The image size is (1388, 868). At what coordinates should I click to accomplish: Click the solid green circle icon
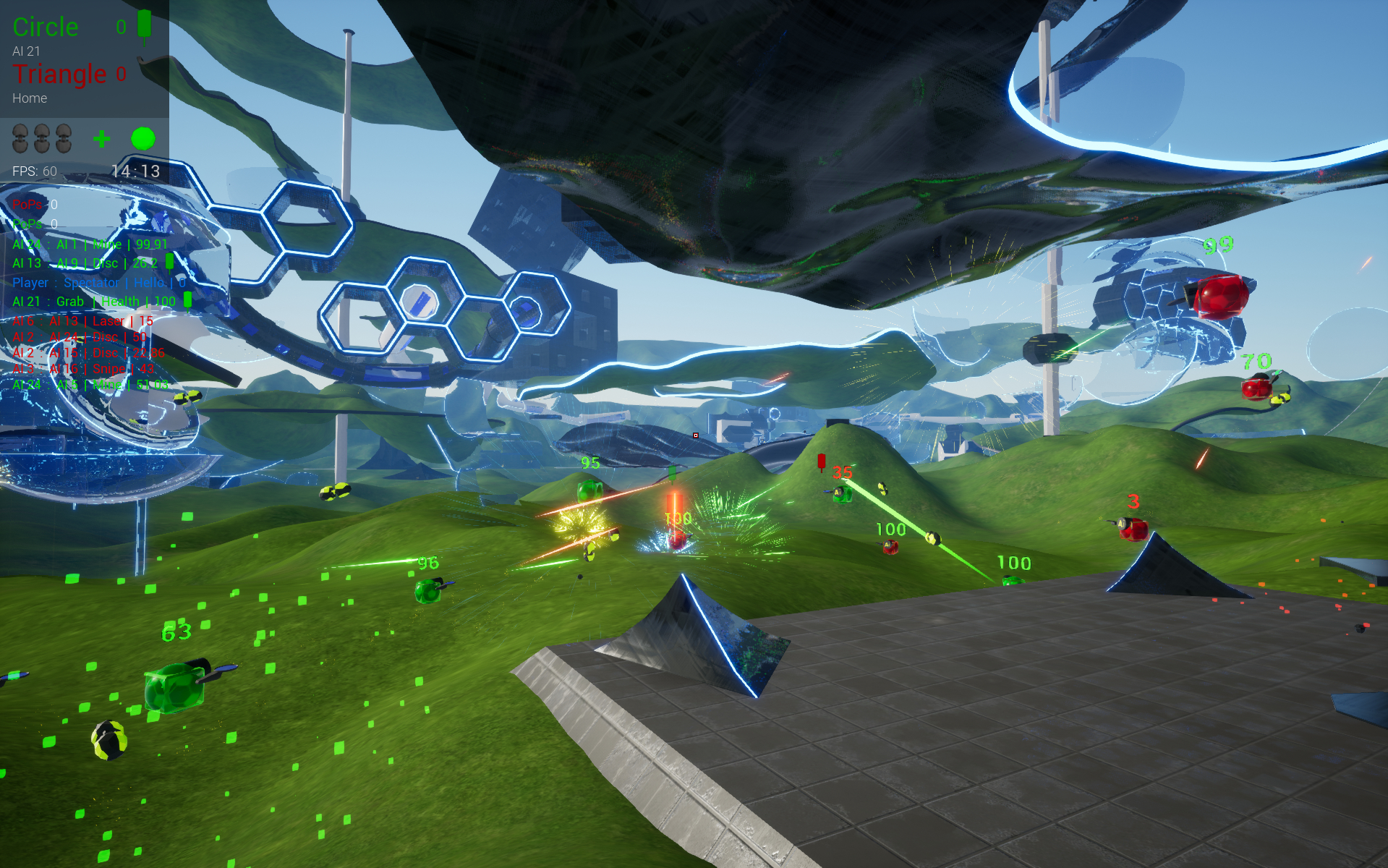tap(143, 138)
